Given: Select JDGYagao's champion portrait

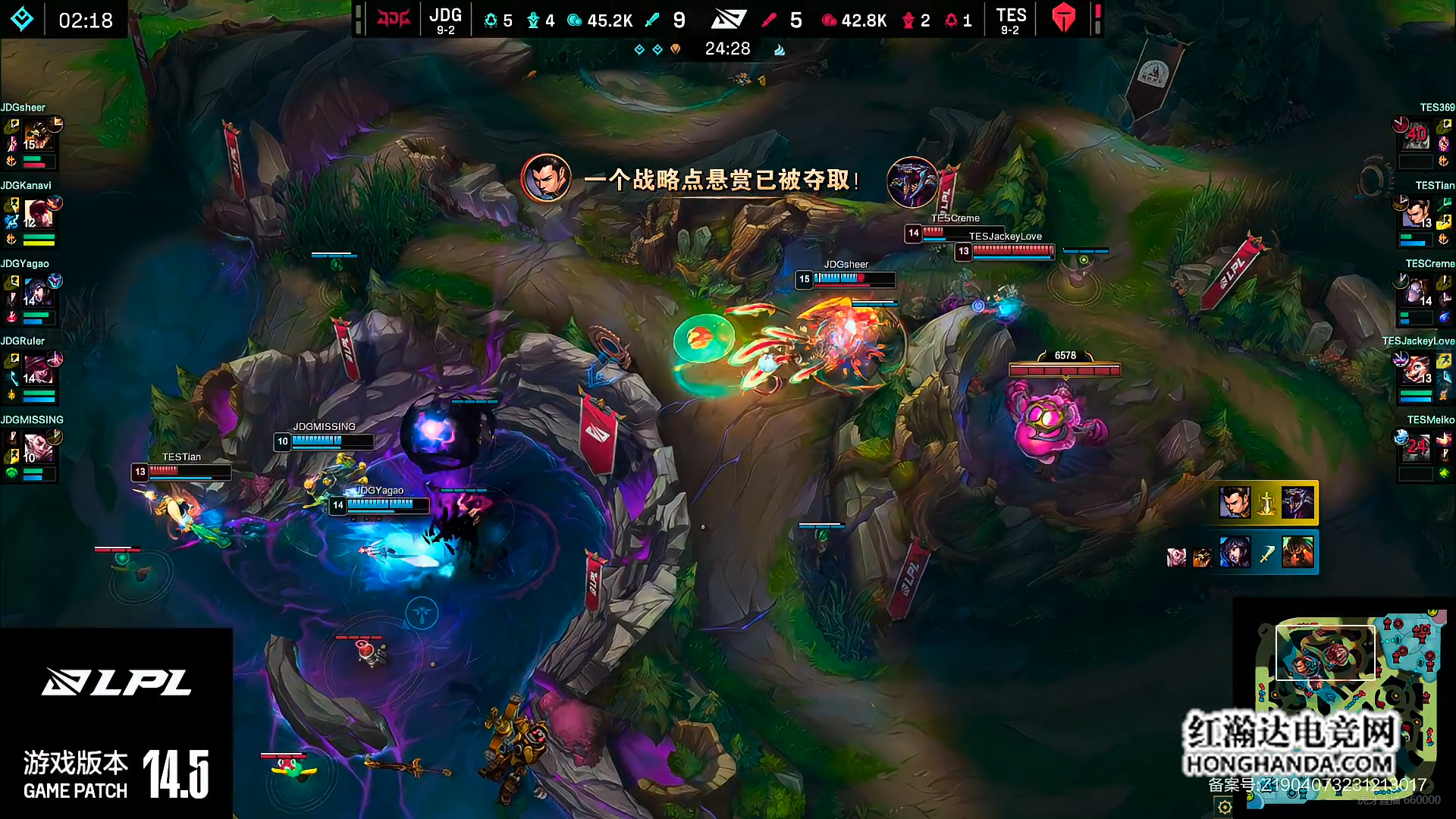Looking at the screenshot, I should pos(37,292).
